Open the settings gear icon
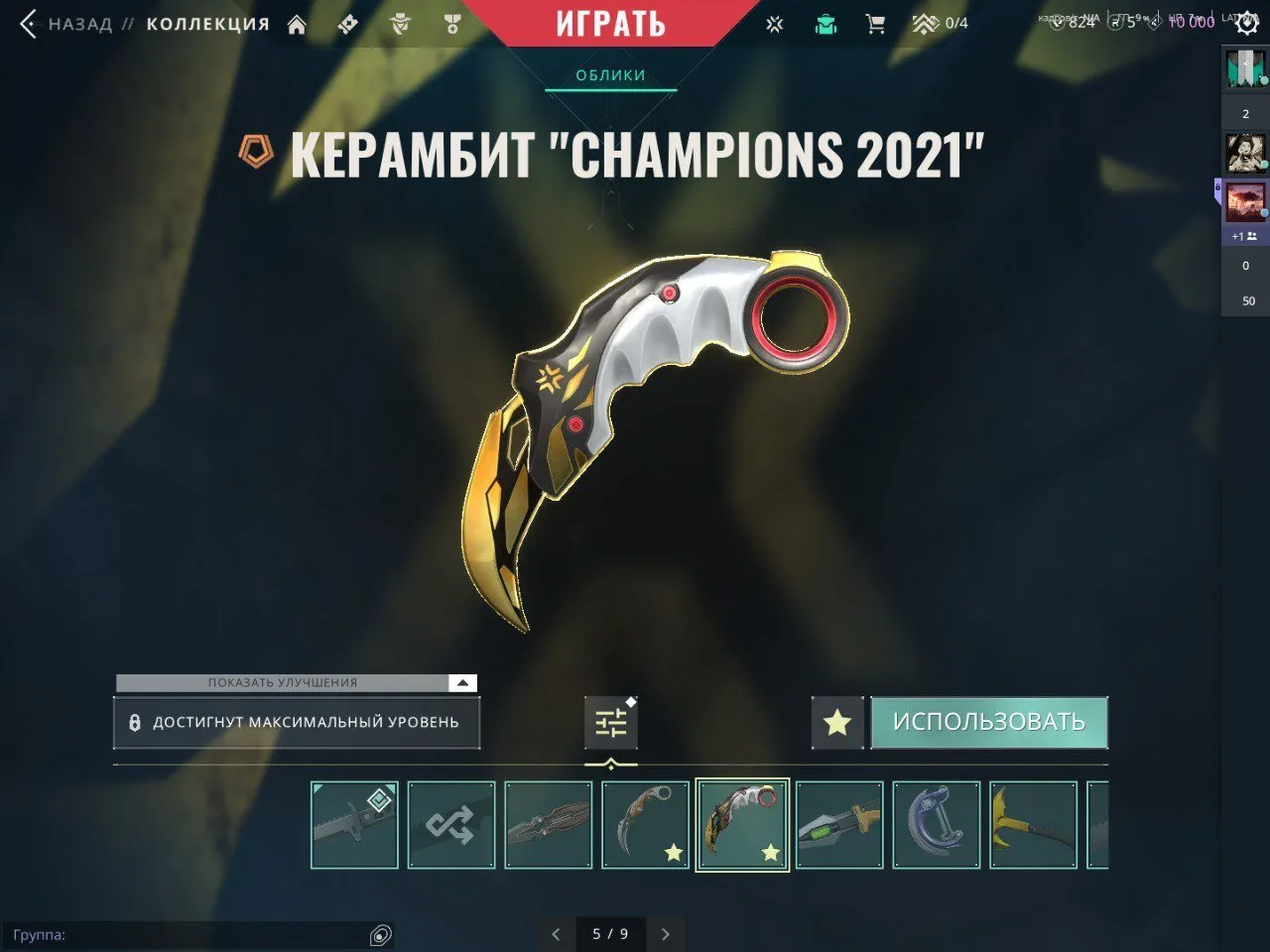This screenshot has width=1270, height=952. [x=1247, y=23]
